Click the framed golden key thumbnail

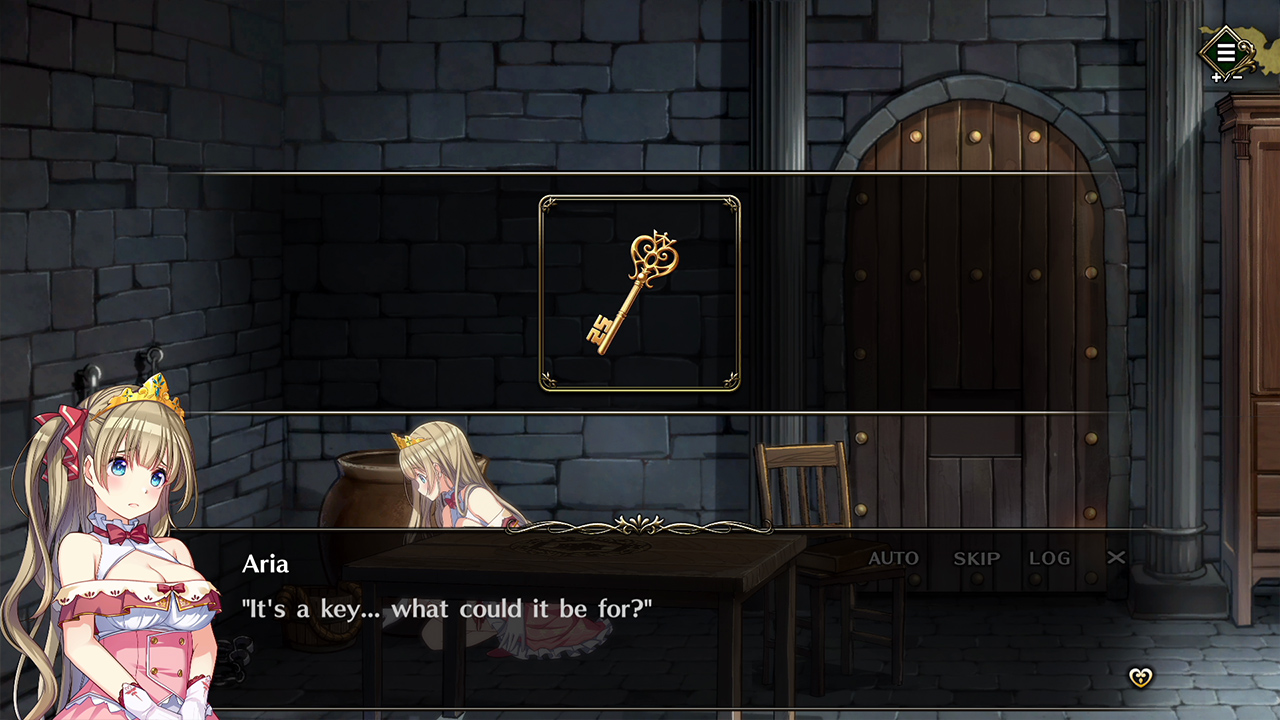(640, 292)
